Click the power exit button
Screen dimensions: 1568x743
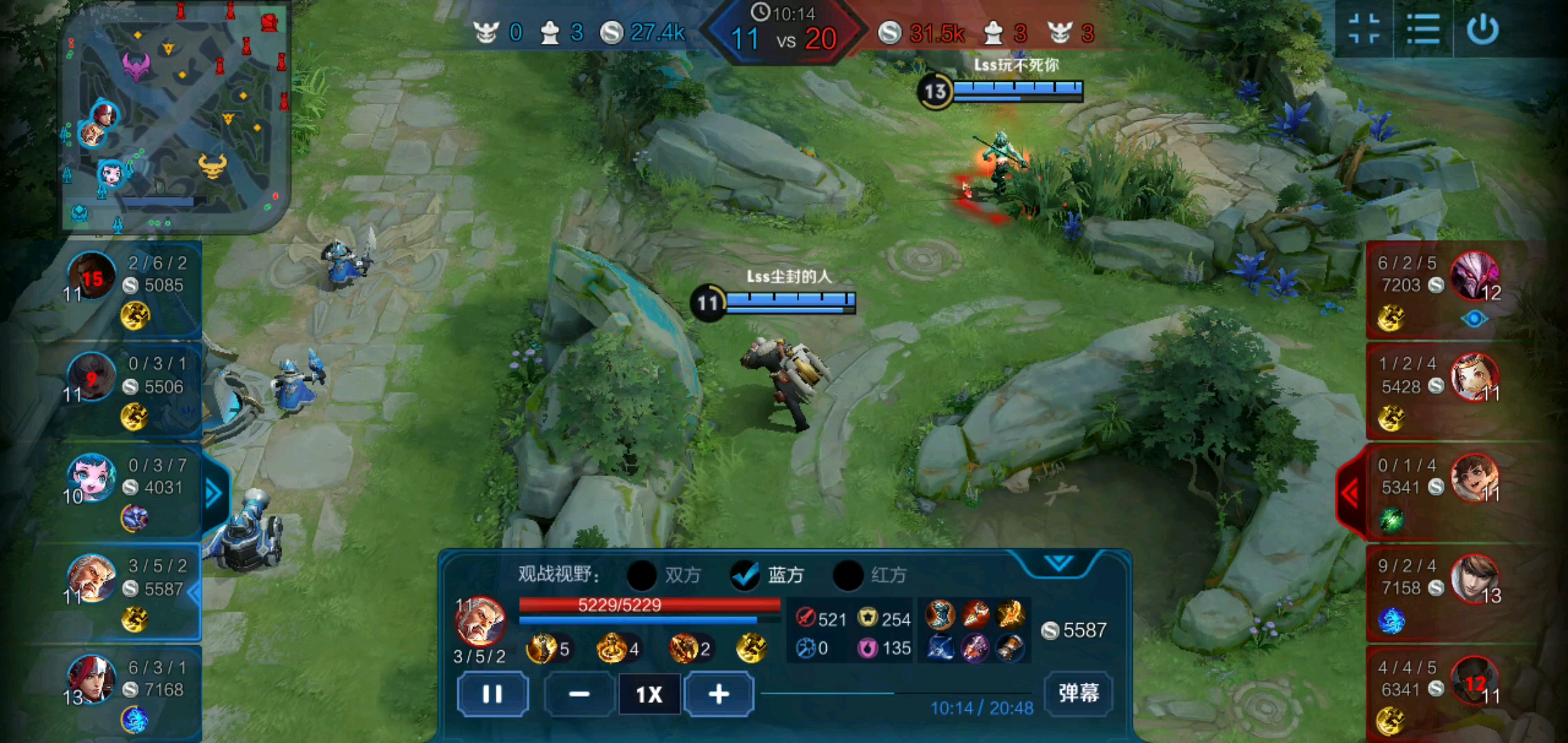[1482, 30]
